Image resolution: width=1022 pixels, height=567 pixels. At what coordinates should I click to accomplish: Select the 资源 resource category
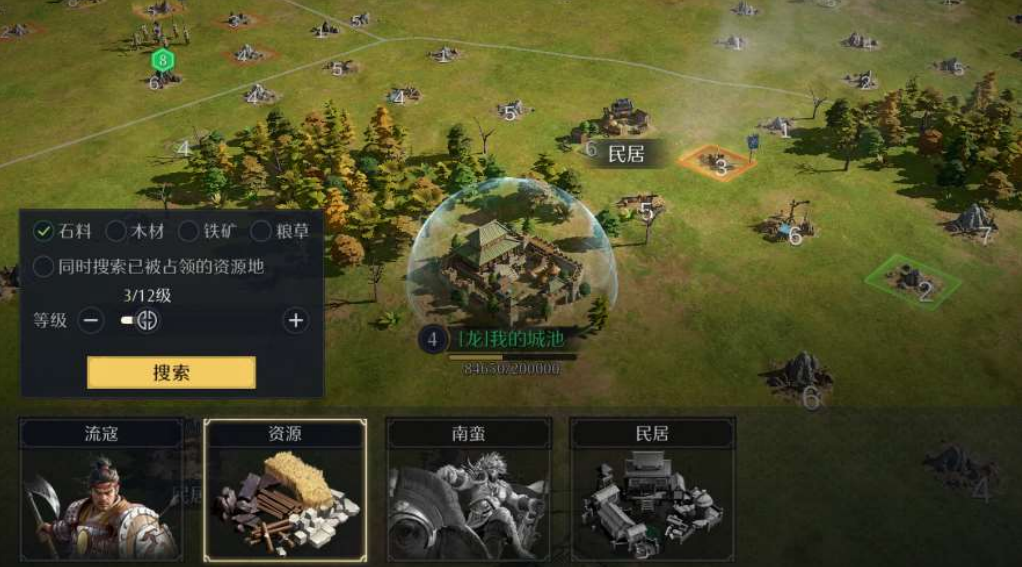pos(285,489)
